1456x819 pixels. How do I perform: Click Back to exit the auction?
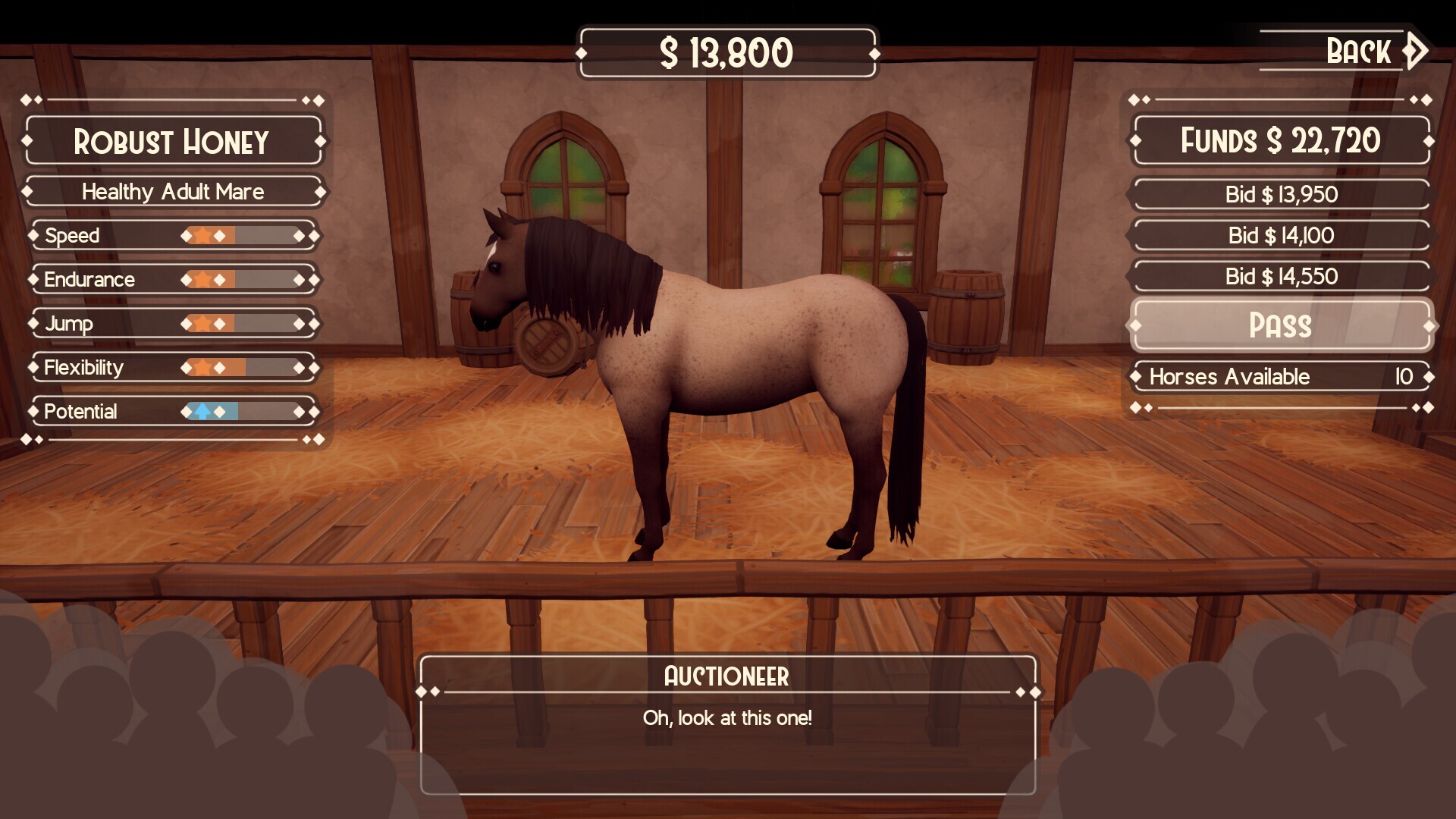click(x=1357, y=50)
